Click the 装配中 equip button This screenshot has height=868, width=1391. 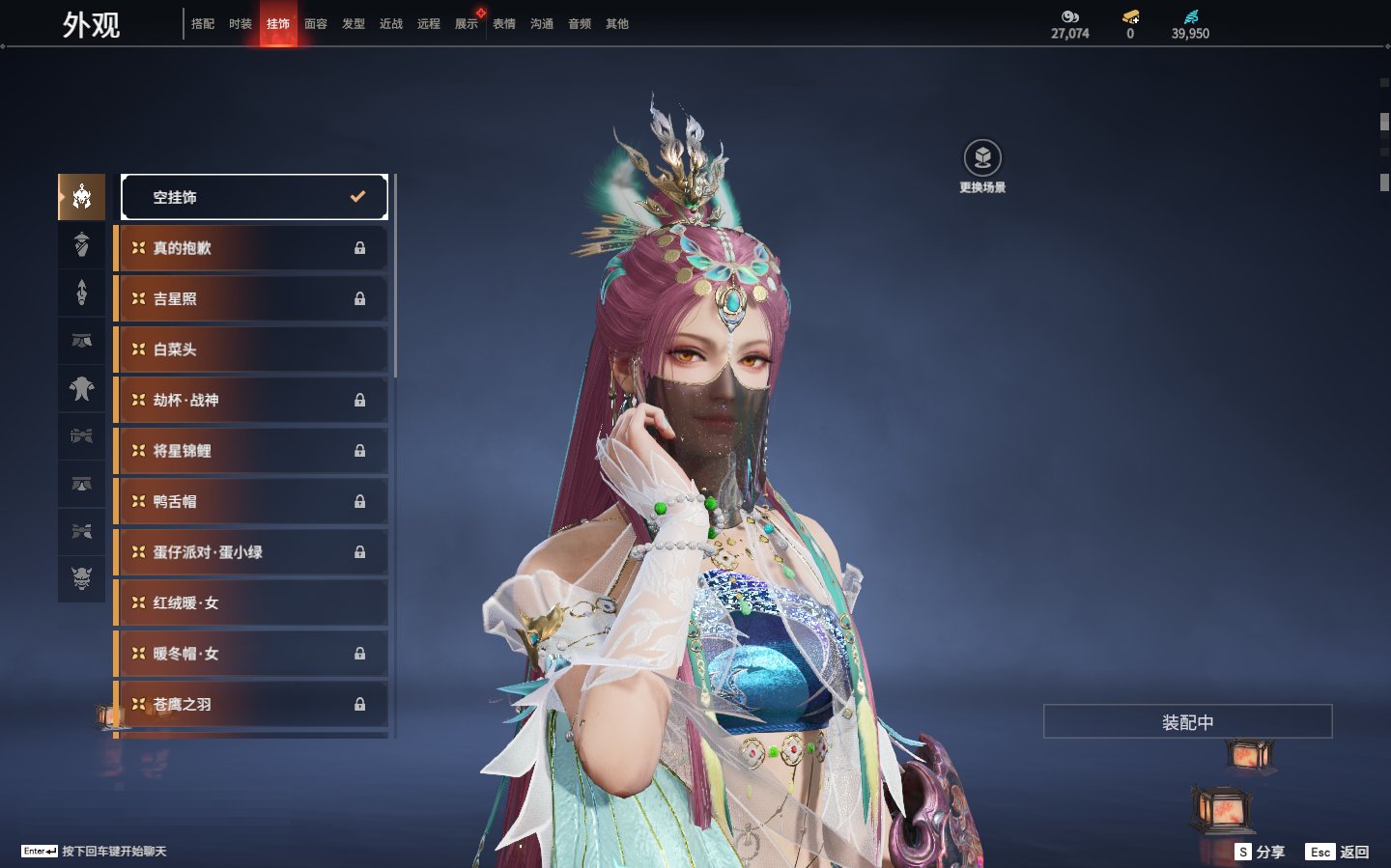tap(1187, 722)
